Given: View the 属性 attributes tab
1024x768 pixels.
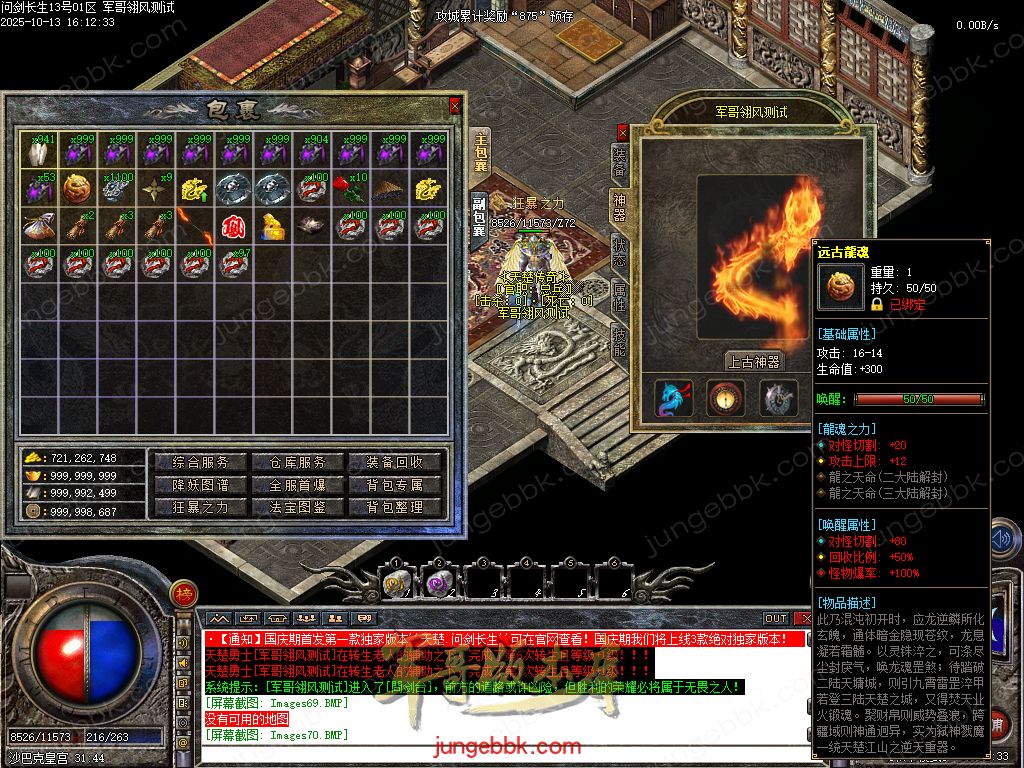Looking at the screenshot, I should point(620,294).
